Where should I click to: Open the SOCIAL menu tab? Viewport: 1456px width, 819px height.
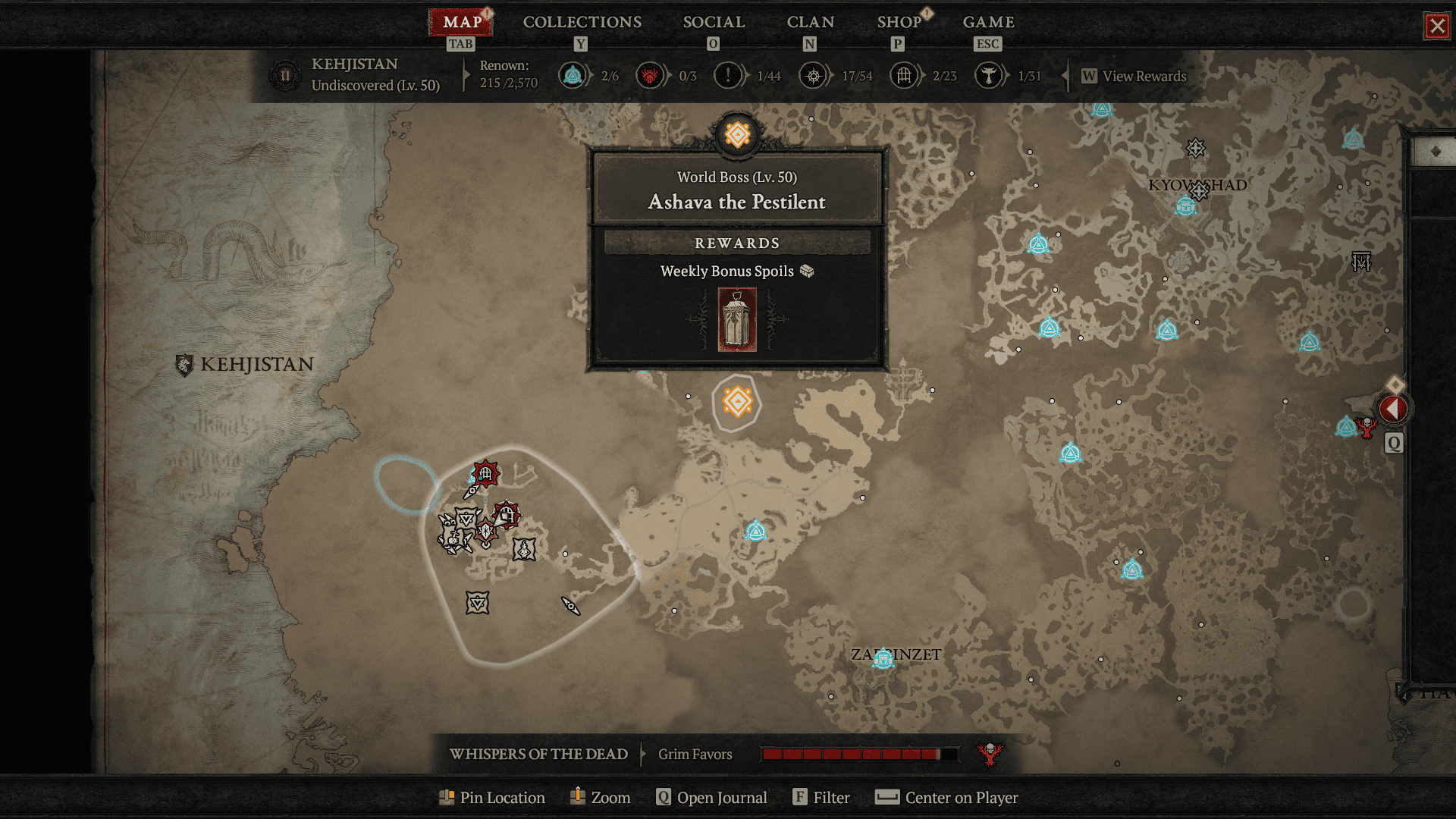click(x=714, y=22)
